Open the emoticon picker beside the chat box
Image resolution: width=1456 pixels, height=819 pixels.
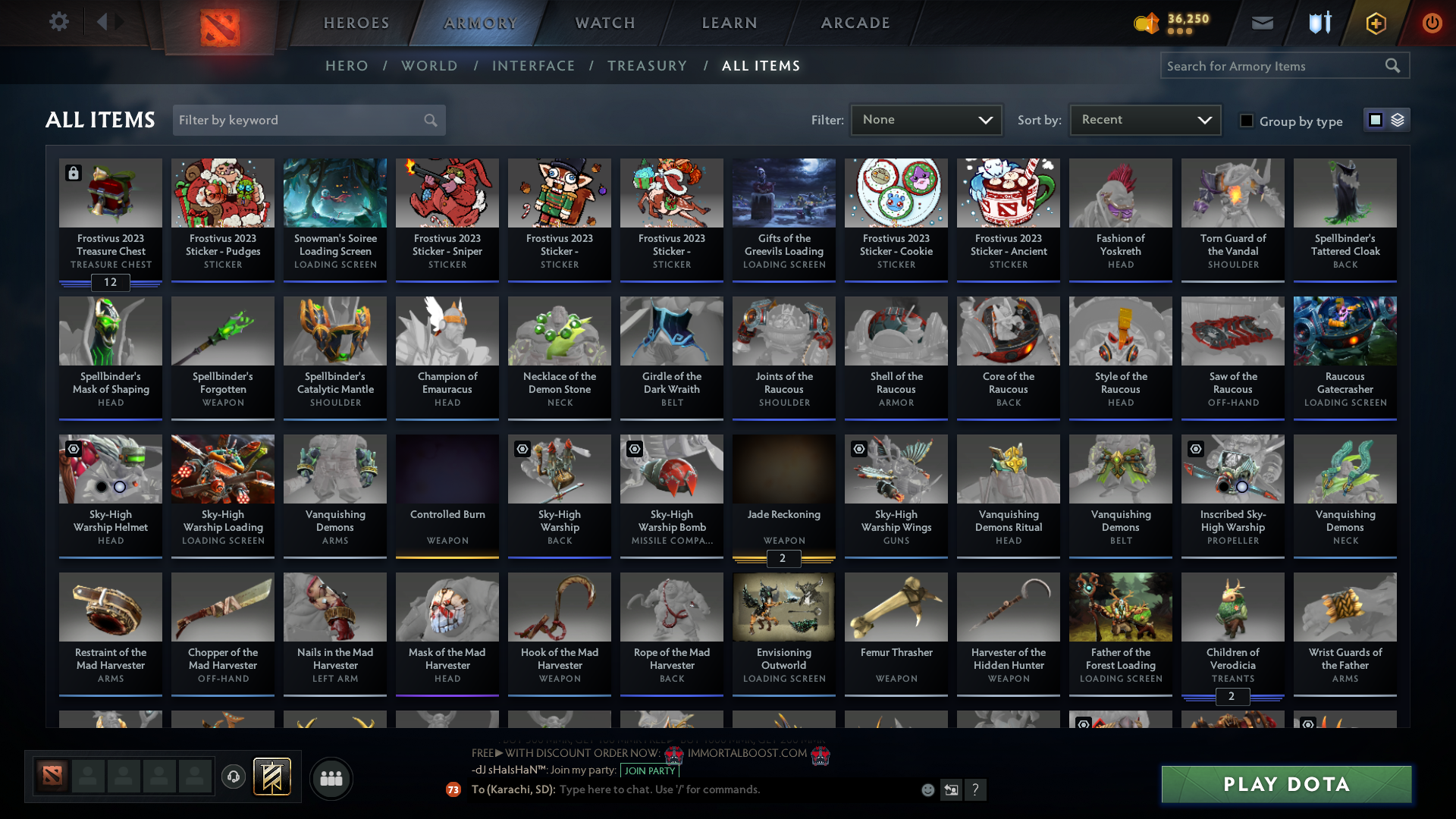coord(927,789)
